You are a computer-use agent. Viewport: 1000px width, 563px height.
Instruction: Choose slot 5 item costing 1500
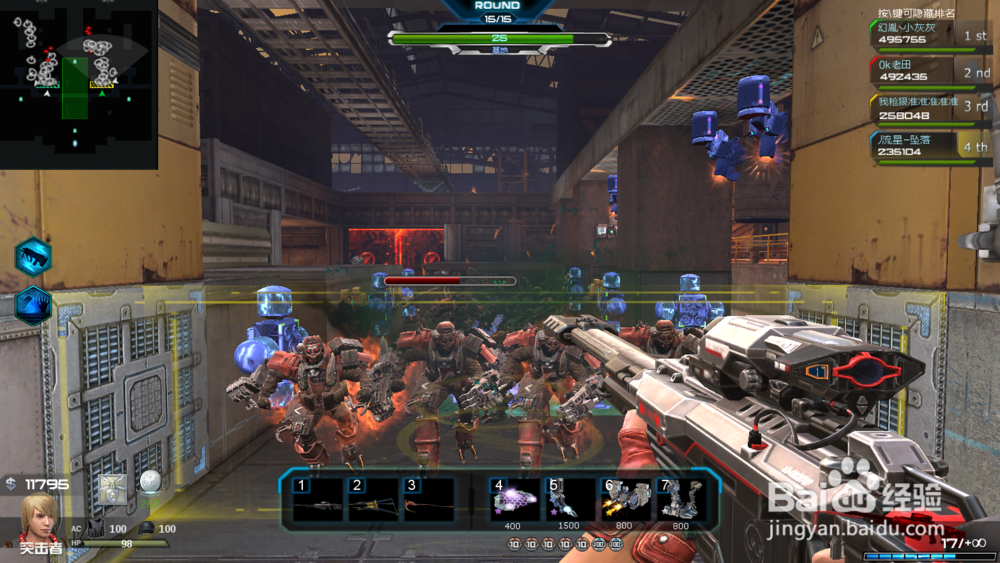click(569, 499)
